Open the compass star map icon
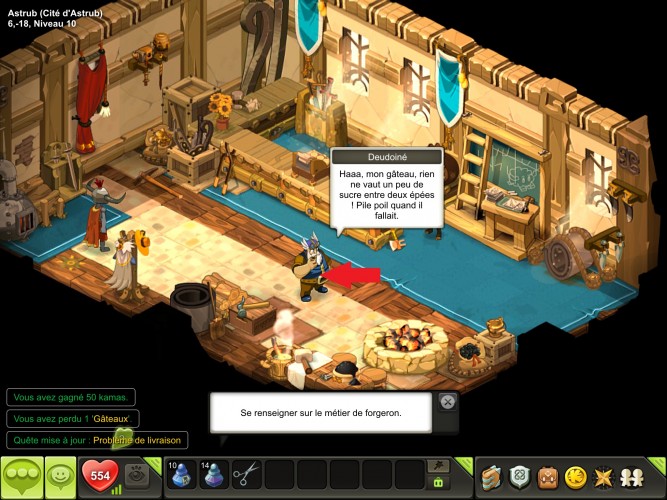 click(x=607, y=476)
